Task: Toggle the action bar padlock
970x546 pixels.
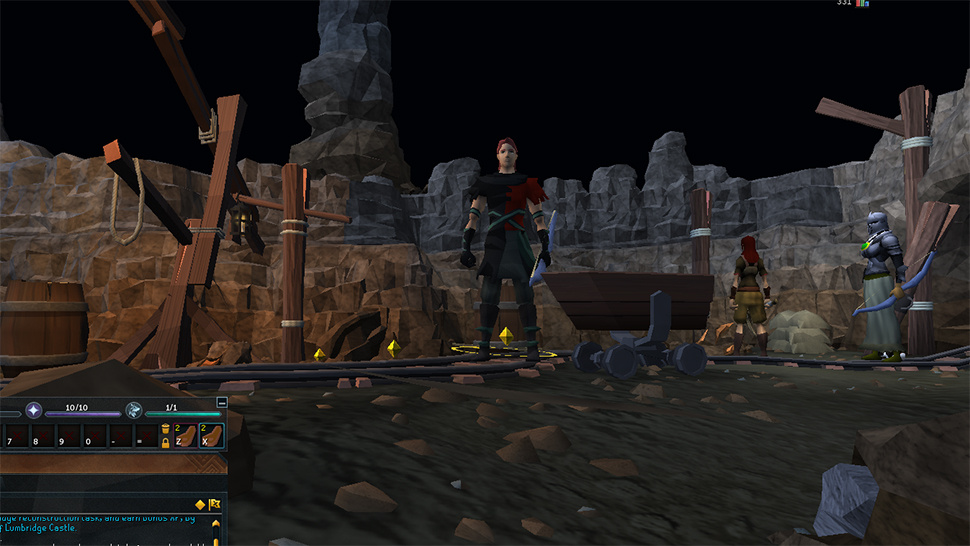Action: tap(165, 442)
